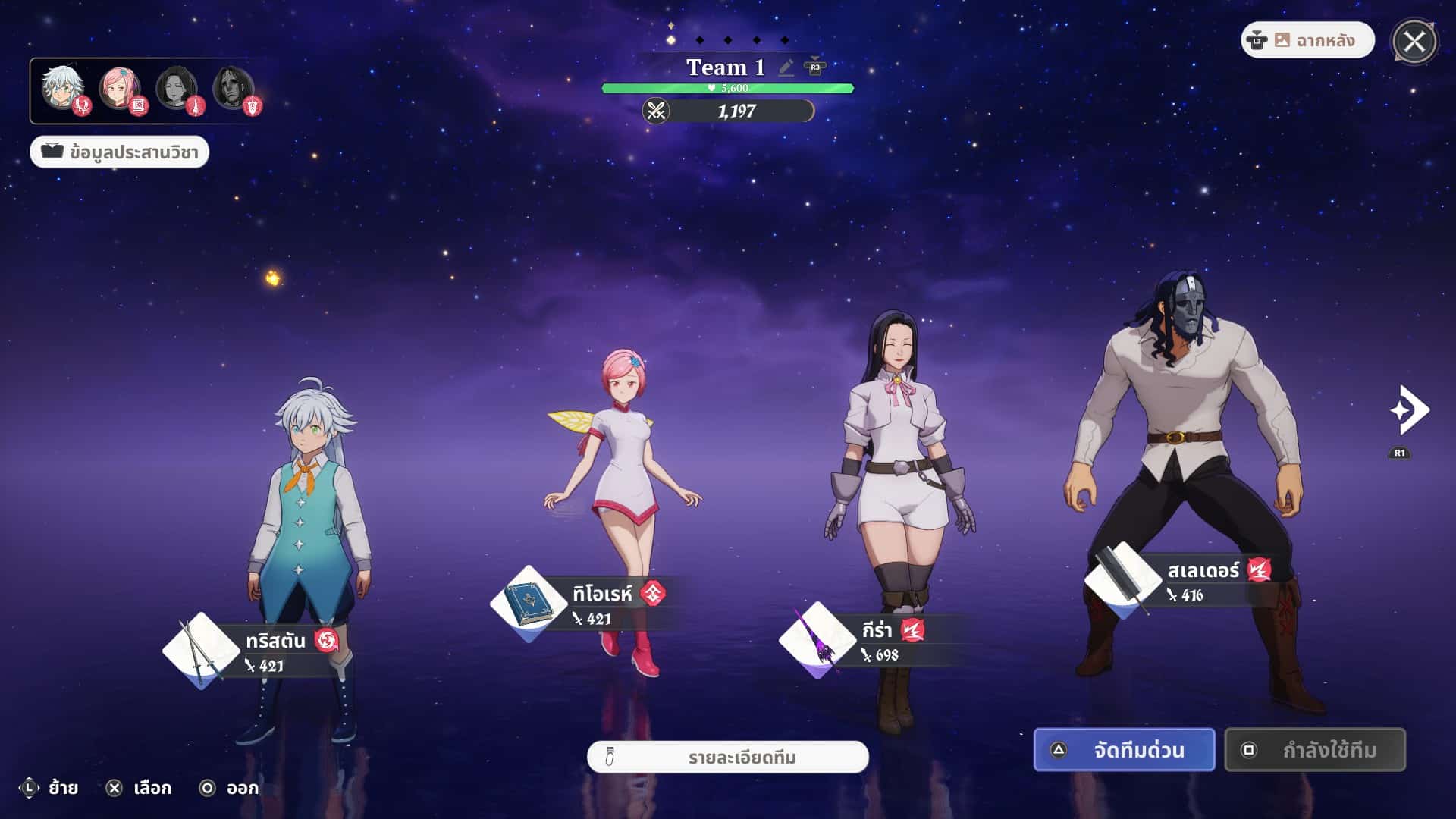Rename Team 1 with pencil icon
The image size is (1456, 819).
pos(786,67)
